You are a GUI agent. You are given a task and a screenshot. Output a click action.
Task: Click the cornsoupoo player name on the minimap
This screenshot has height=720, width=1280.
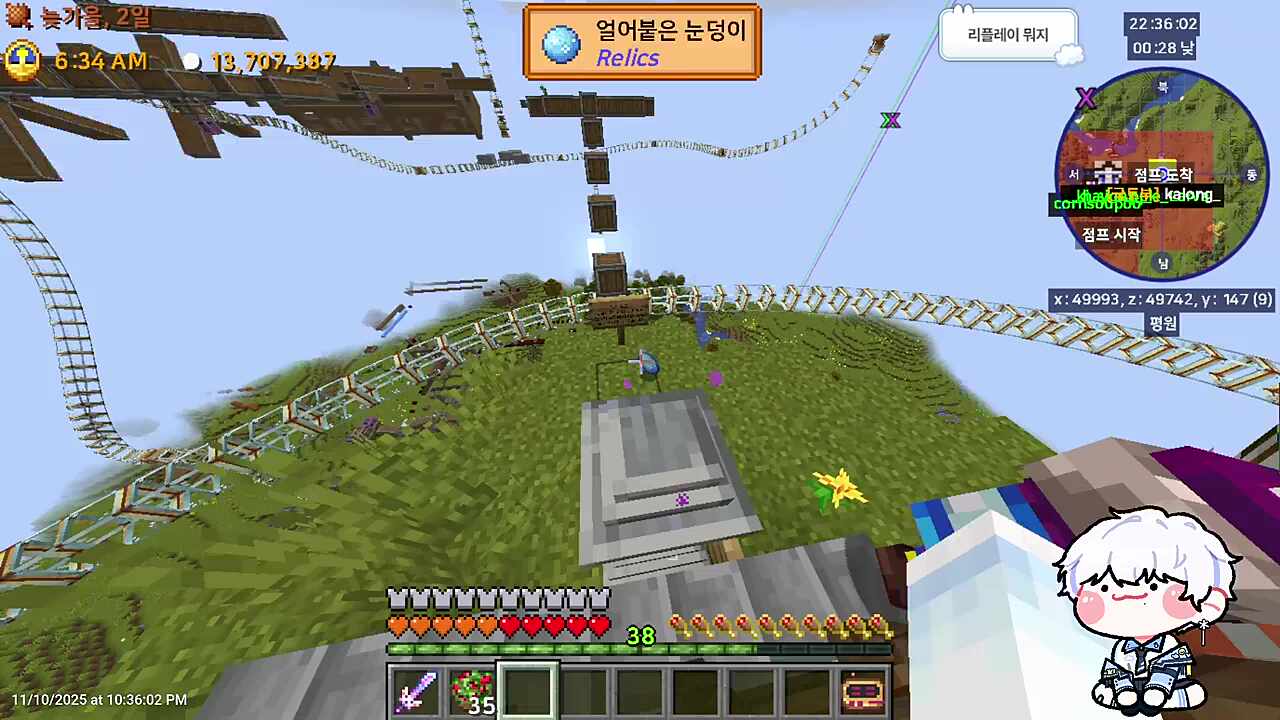[x=1097, y=204]
